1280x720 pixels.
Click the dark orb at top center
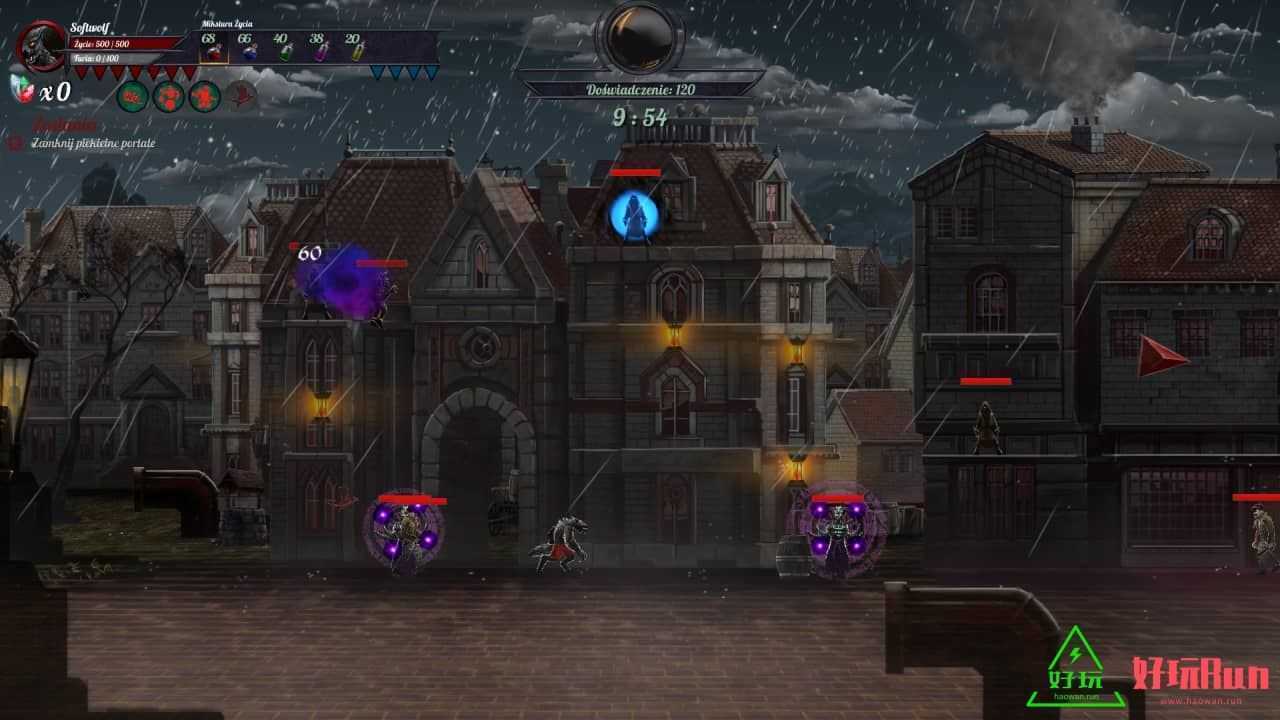pyautogui.click(x=639, y=37)
